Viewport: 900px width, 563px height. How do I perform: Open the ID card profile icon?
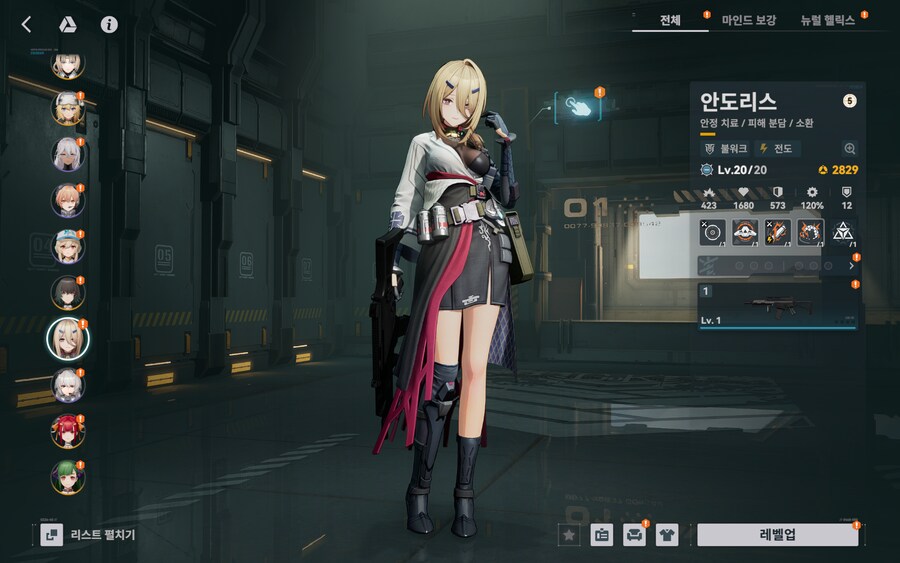coord(601,534)
